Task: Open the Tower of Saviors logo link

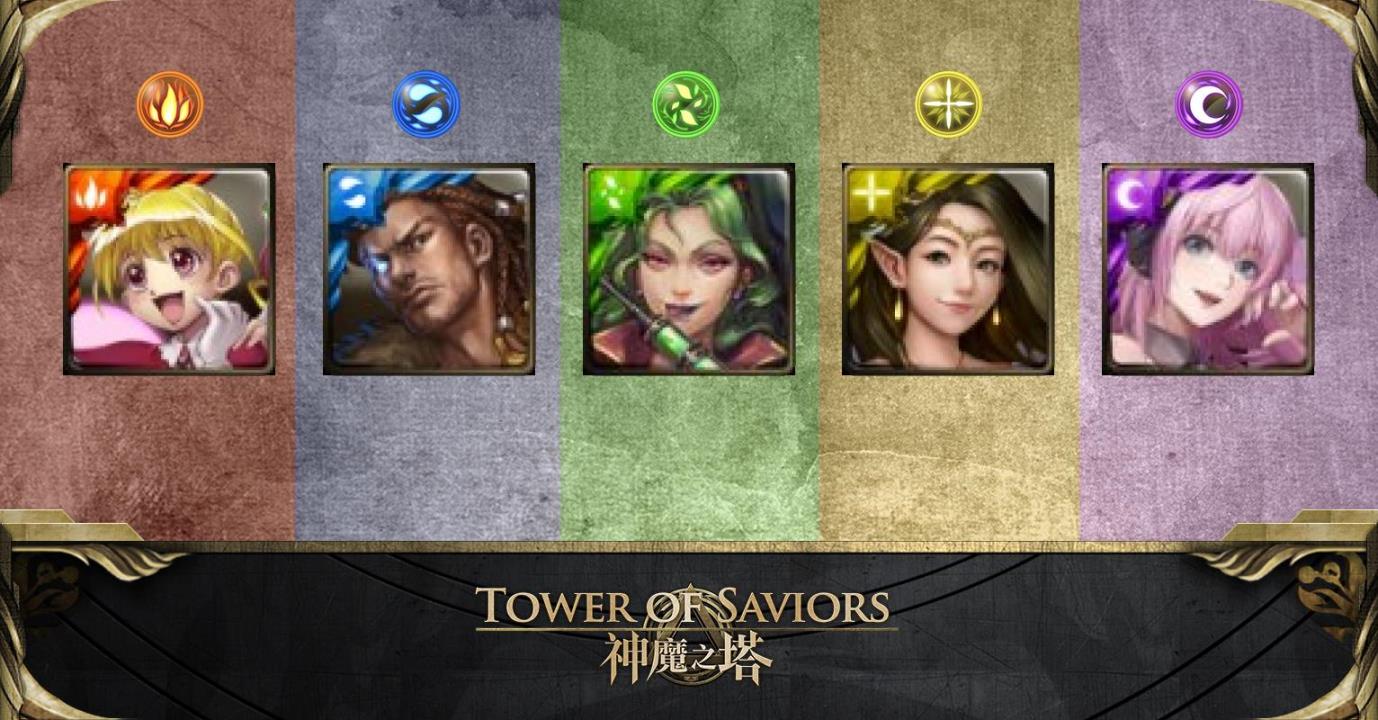Action: tap(689, 605)
